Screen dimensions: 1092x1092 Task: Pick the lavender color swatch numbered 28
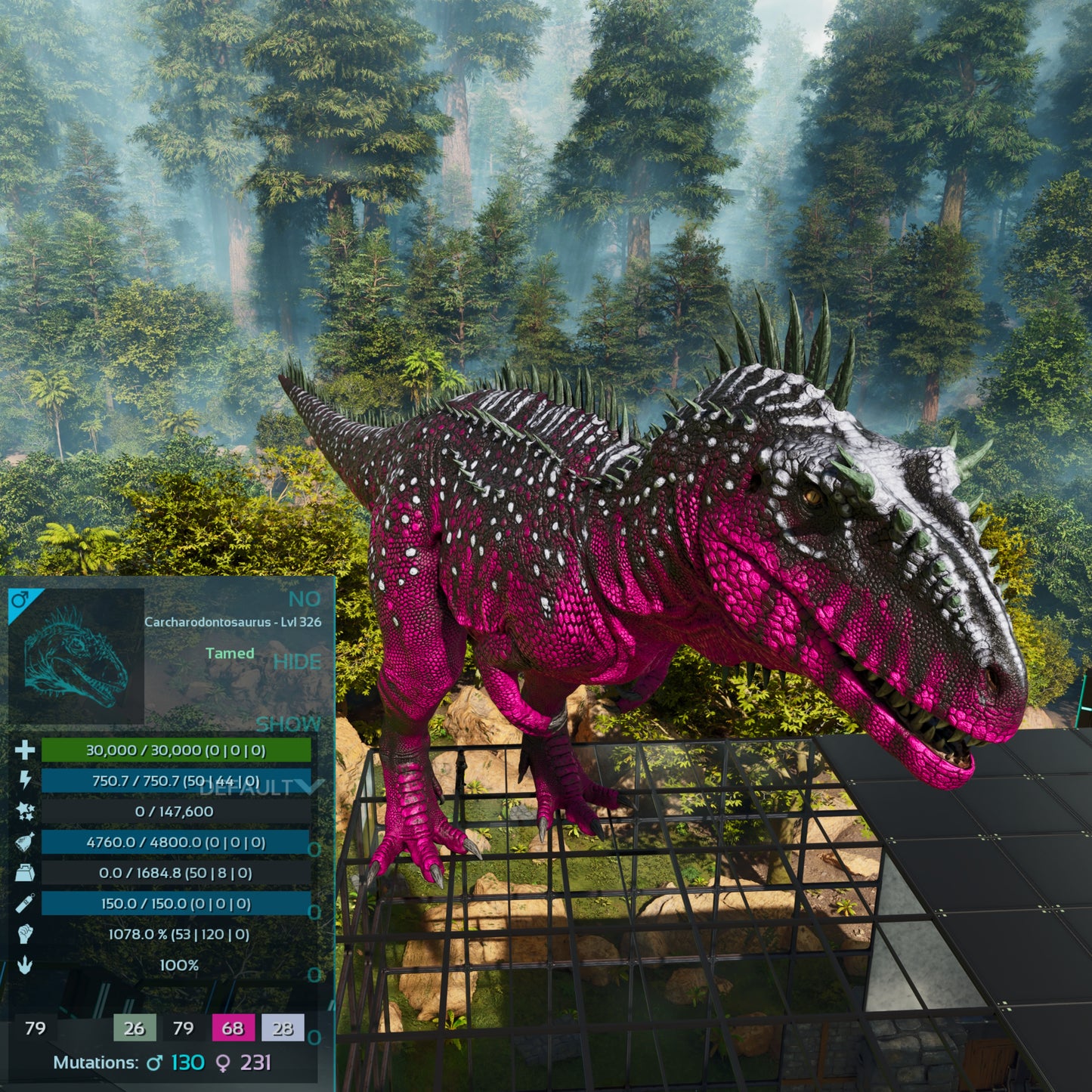pyautogui.click(x=283, y=1028)
